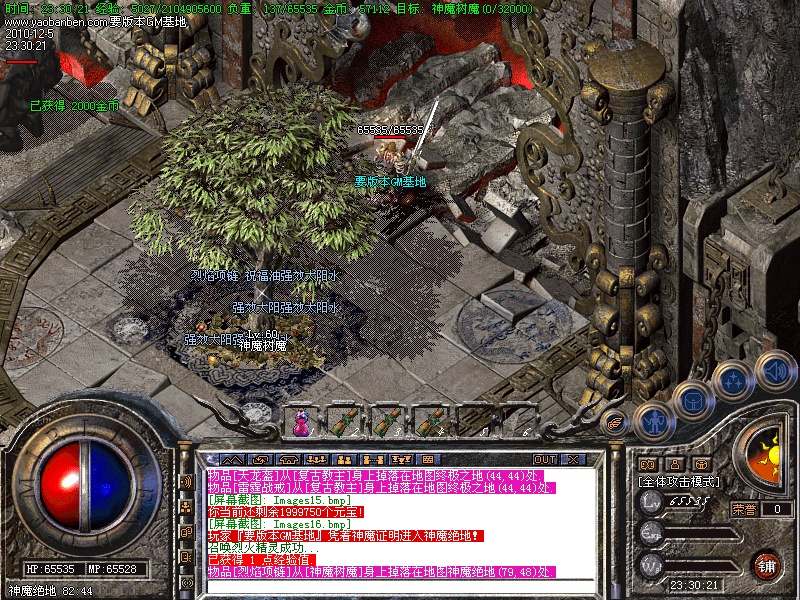Open the skills sparkle round button
The height and width of the screenshot is (600, 800).
[x=734, y=380]
